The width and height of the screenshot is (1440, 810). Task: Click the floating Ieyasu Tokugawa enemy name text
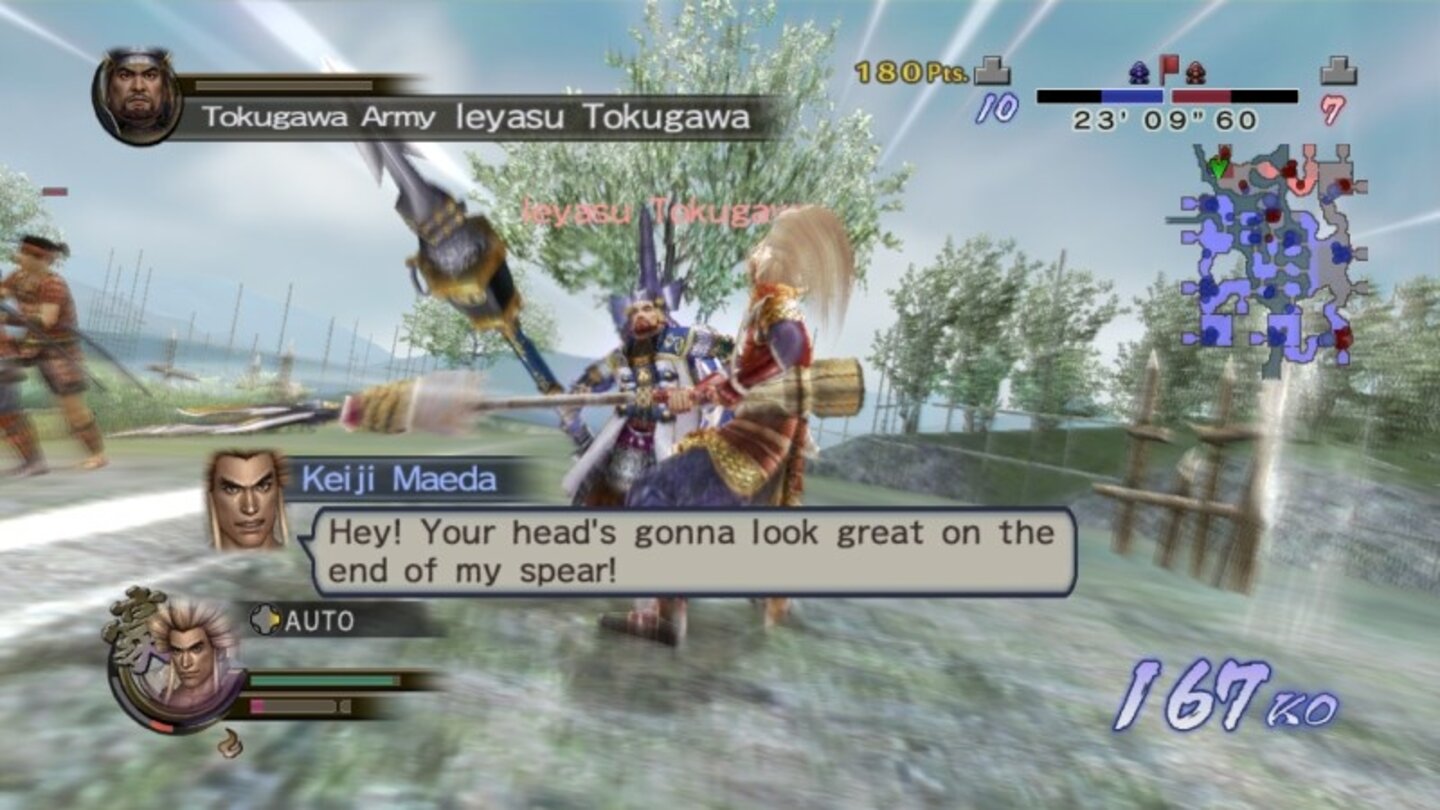[655, 212]
